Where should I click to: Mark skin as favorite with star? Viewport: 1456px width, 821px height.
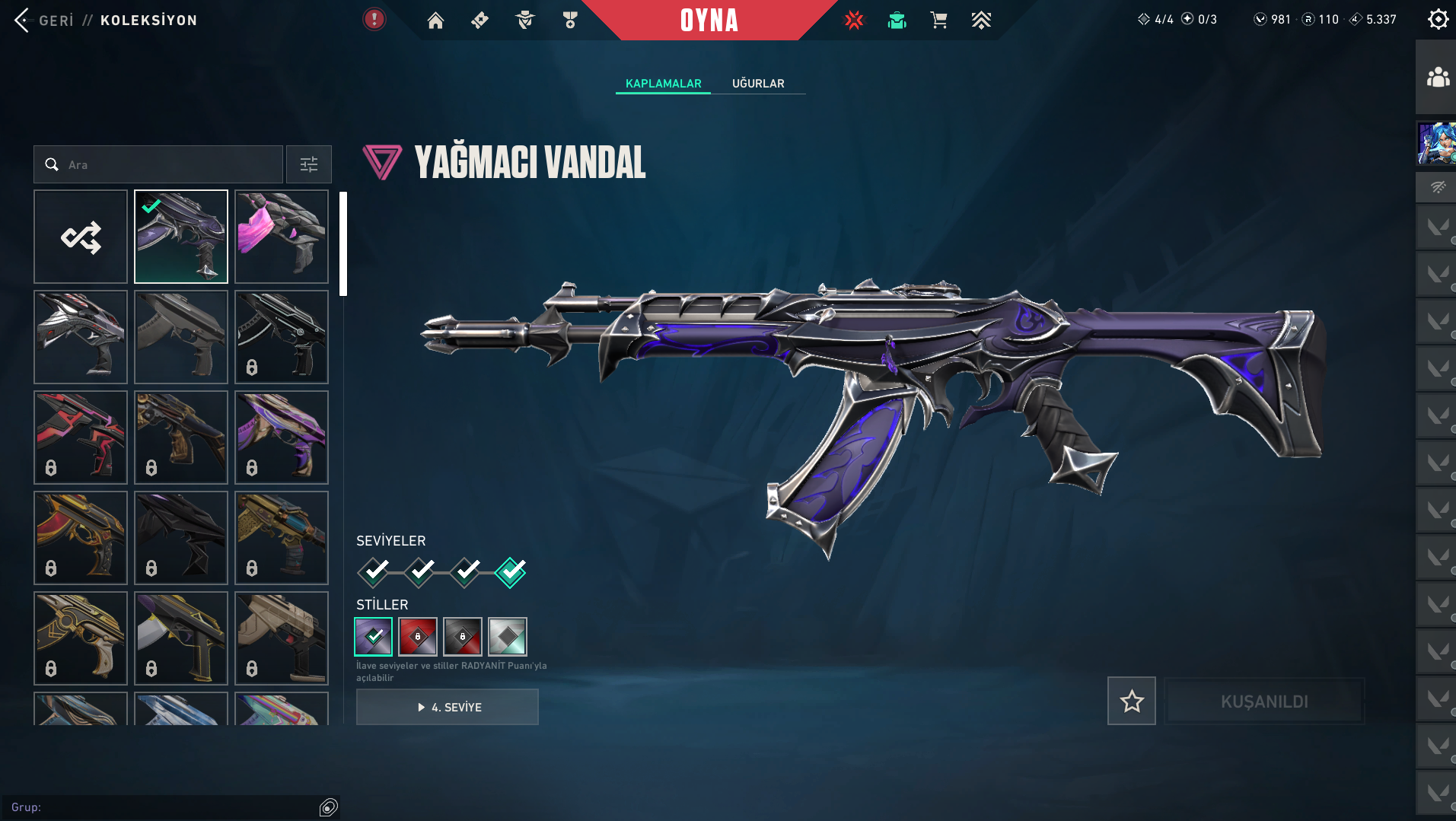[x=1131, y=701]
